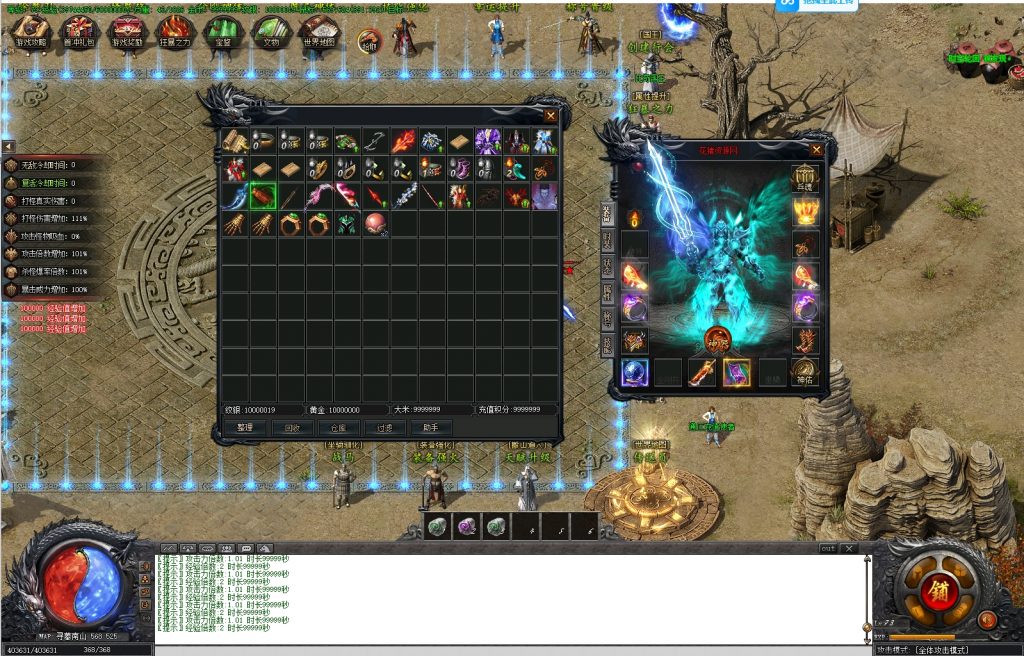The width and height of the screenshot is (1024, 656).
Task: Close the character equipment panel
Action: pos(817,150)
